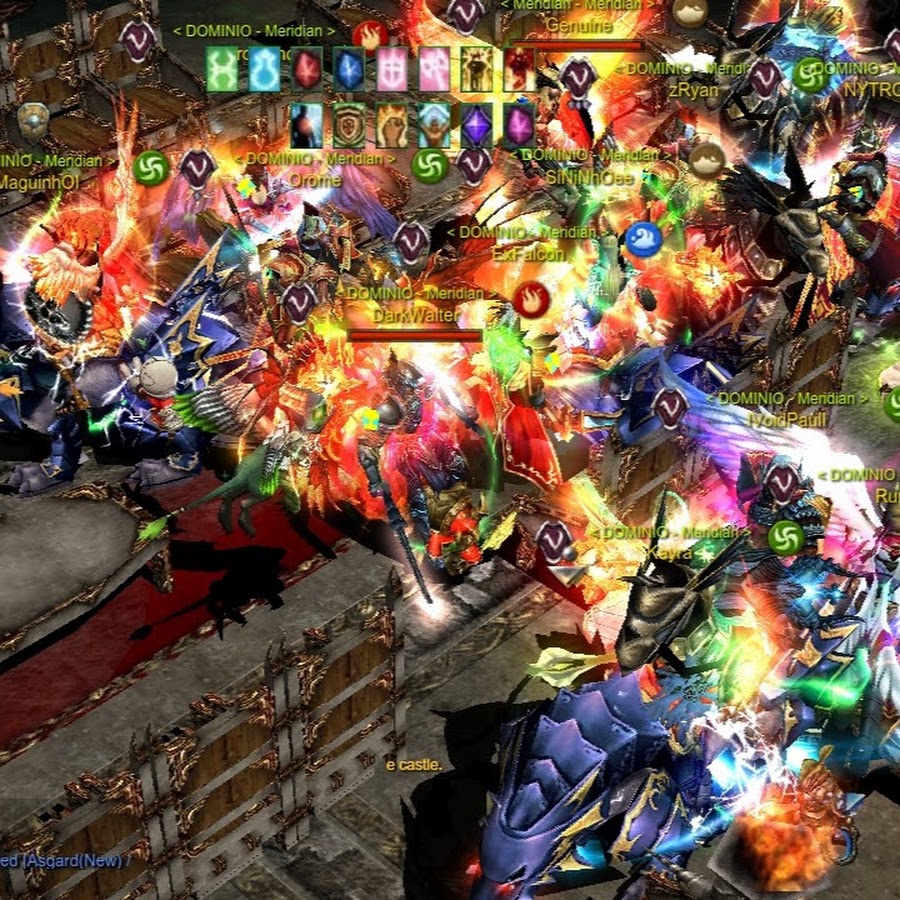Select the pink axe buff icon
This screenshot has width=900, height=900.
pos(434,69)
